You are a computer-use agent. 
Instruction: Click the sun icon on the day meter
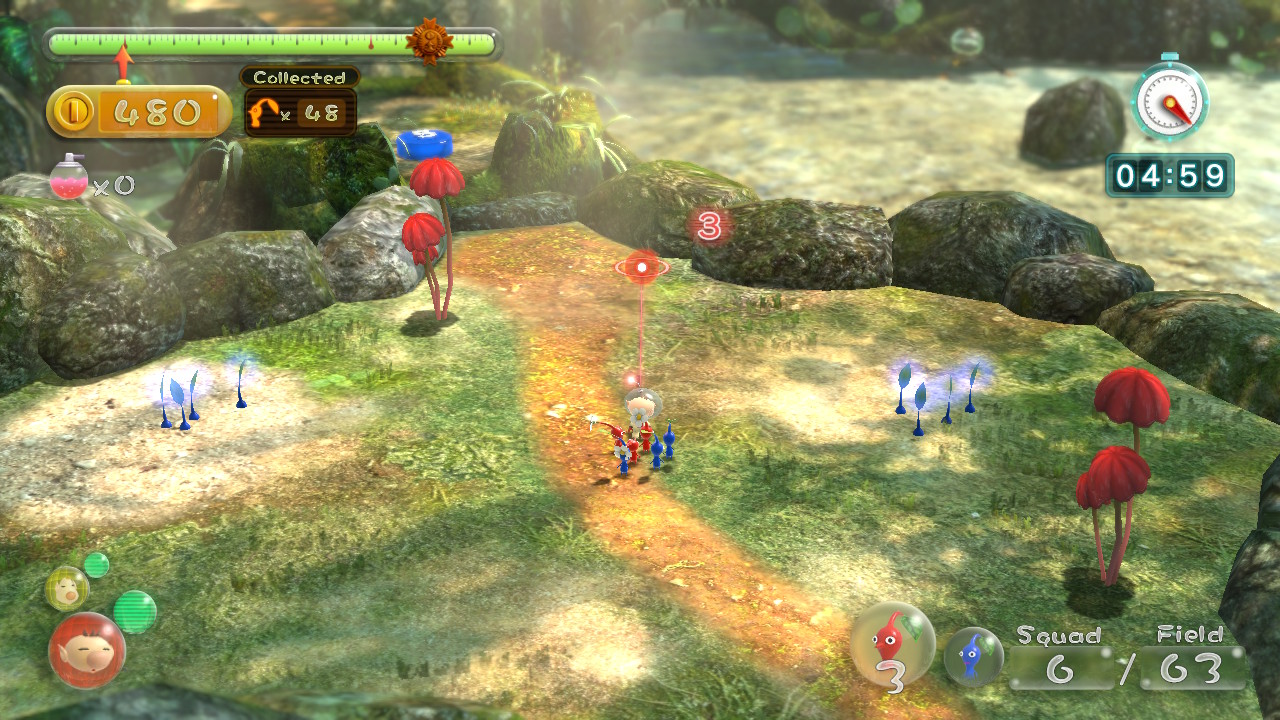click(x=429, y=41)
